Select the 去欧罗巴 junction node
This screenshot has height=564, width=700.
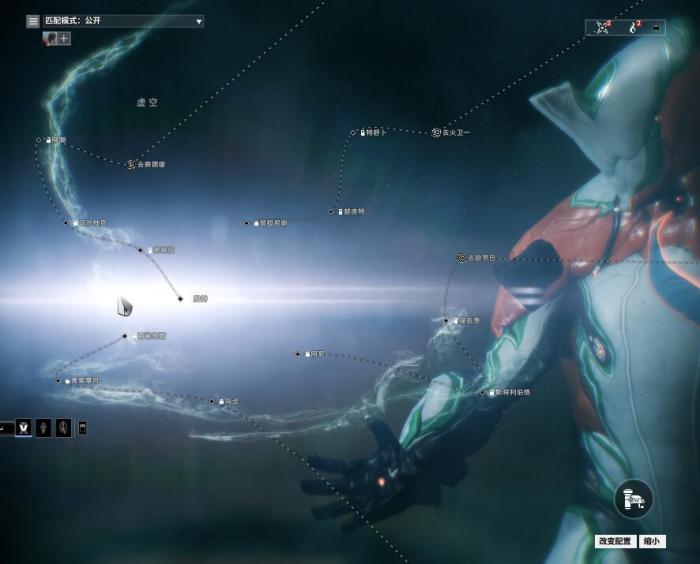click(x=461, y=258)
